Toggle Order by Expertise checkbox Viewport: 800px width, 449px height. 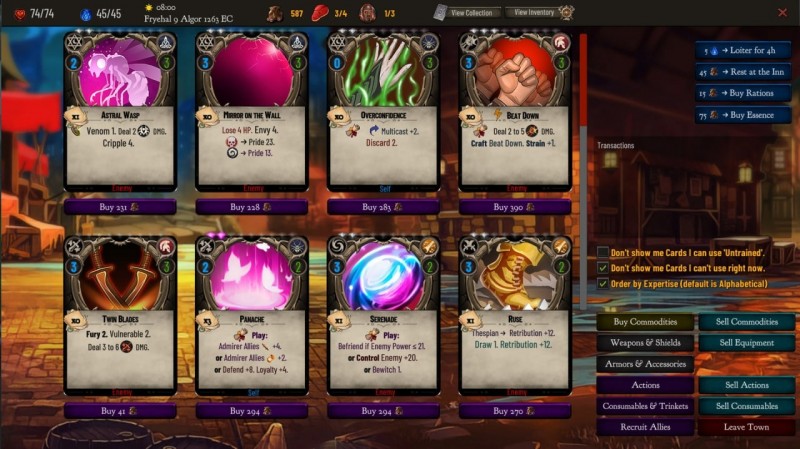click(x=603, y=284)
